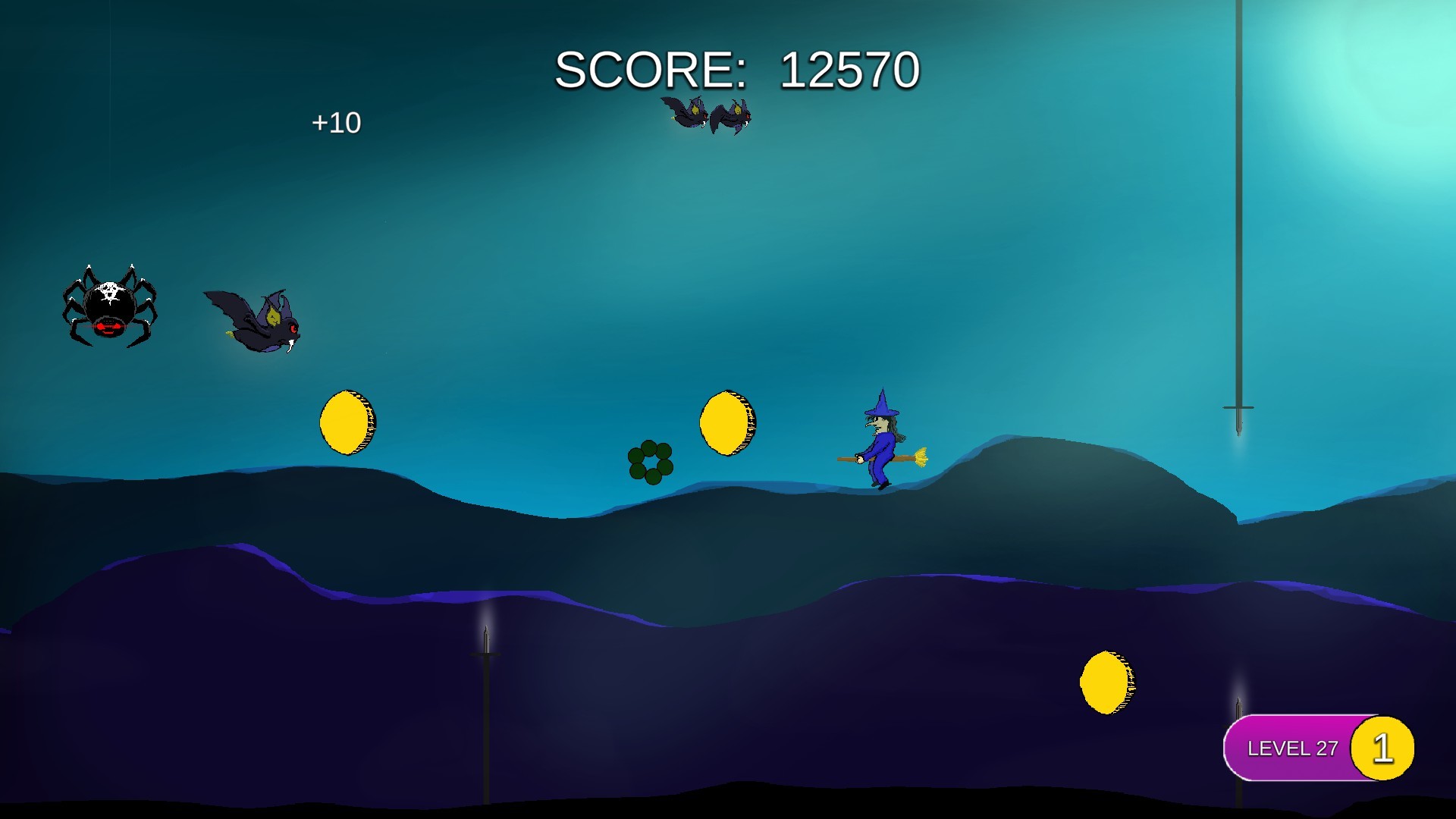The height and width of the screenshot is (819, 1456).
Task: Click the sword hanging from the top
Action: coord(1239,212)
